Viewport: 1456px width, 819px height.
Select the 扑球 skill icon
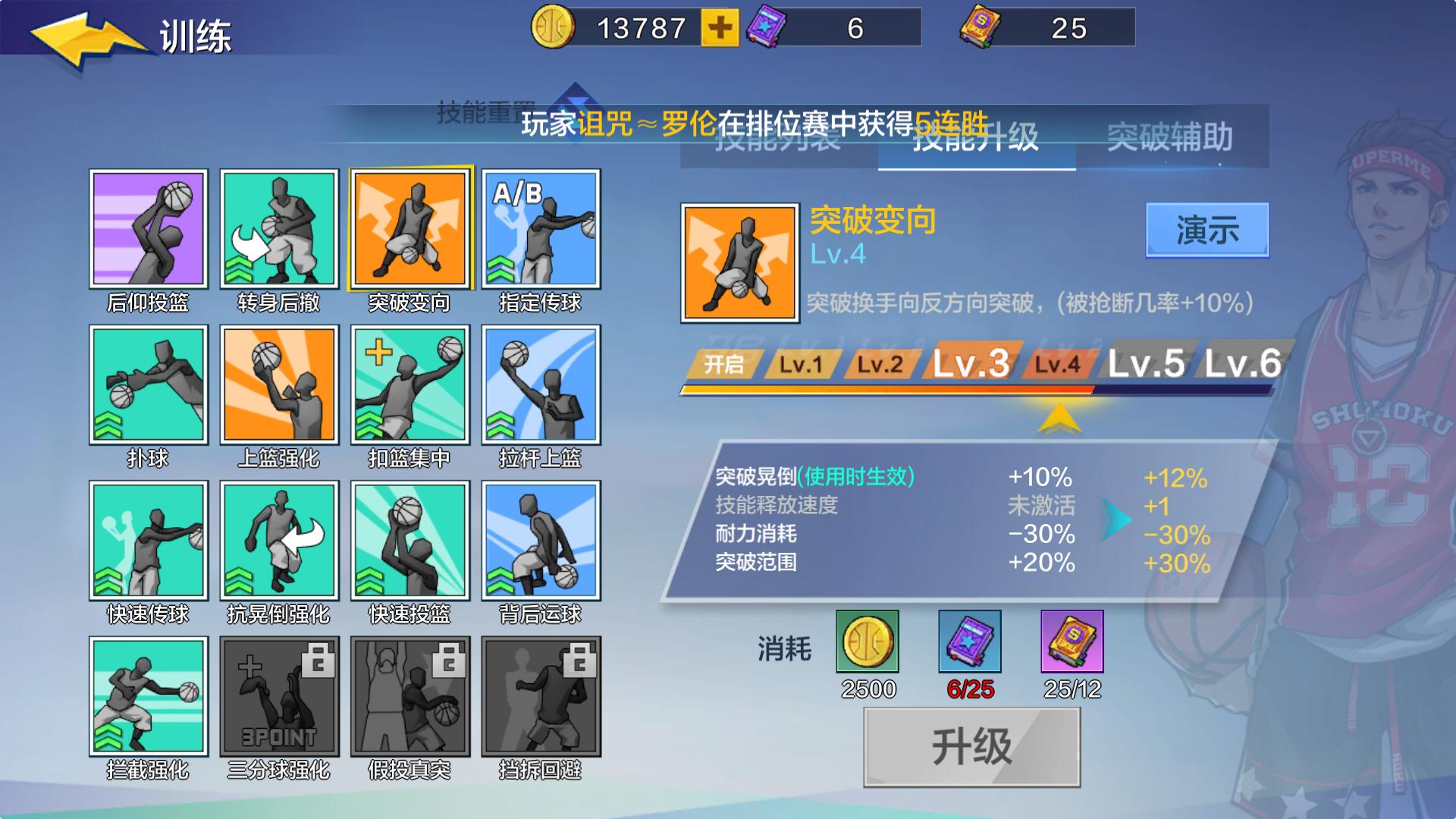pyautogui.click(x=149, y=387)
